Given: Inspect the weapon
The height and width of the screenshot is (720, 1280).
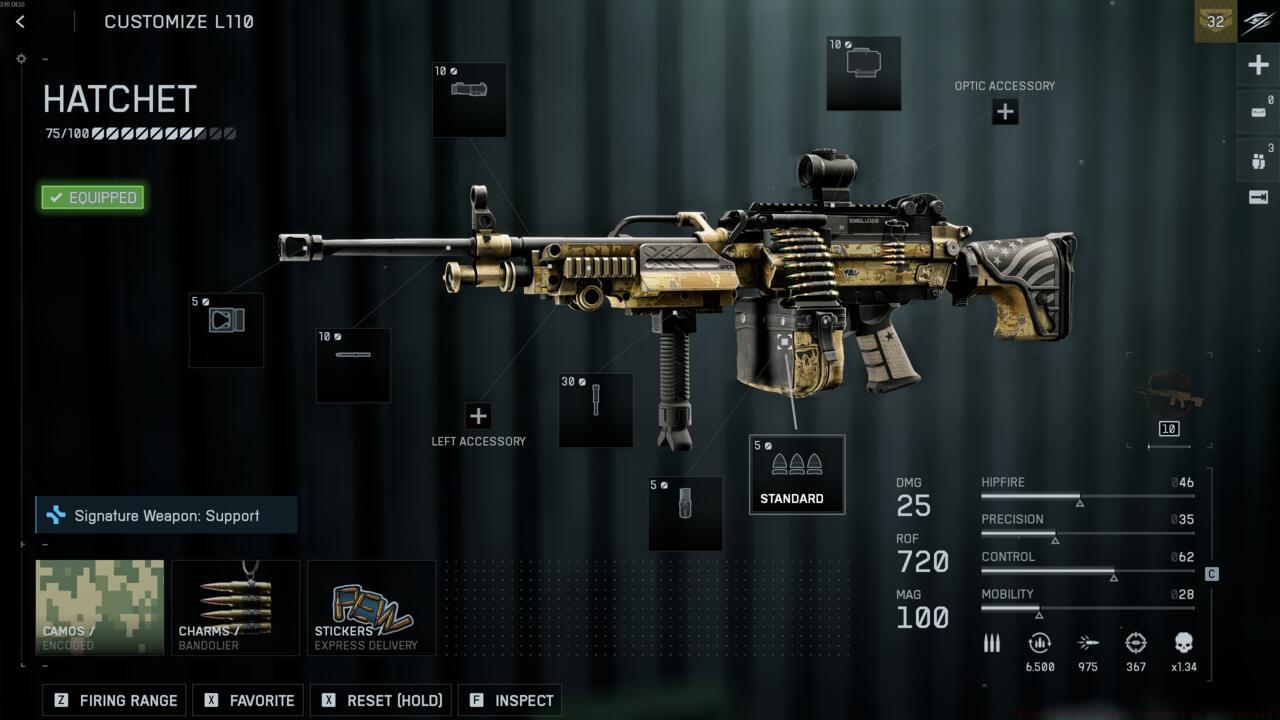Looking at the screenshot, I should 511,700.
